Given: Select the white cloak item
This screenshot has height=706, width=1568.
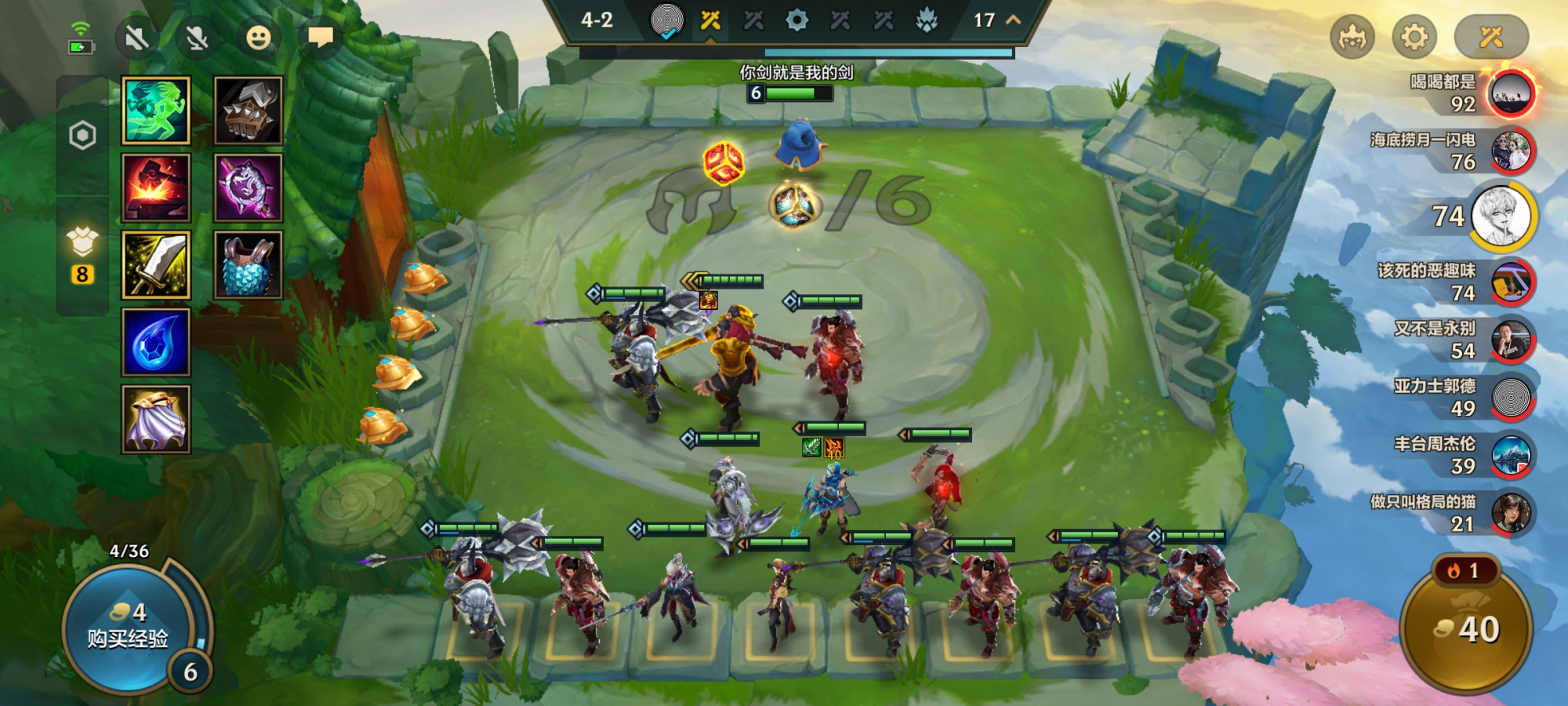Looking at the screenshot, I should (156, 420).
